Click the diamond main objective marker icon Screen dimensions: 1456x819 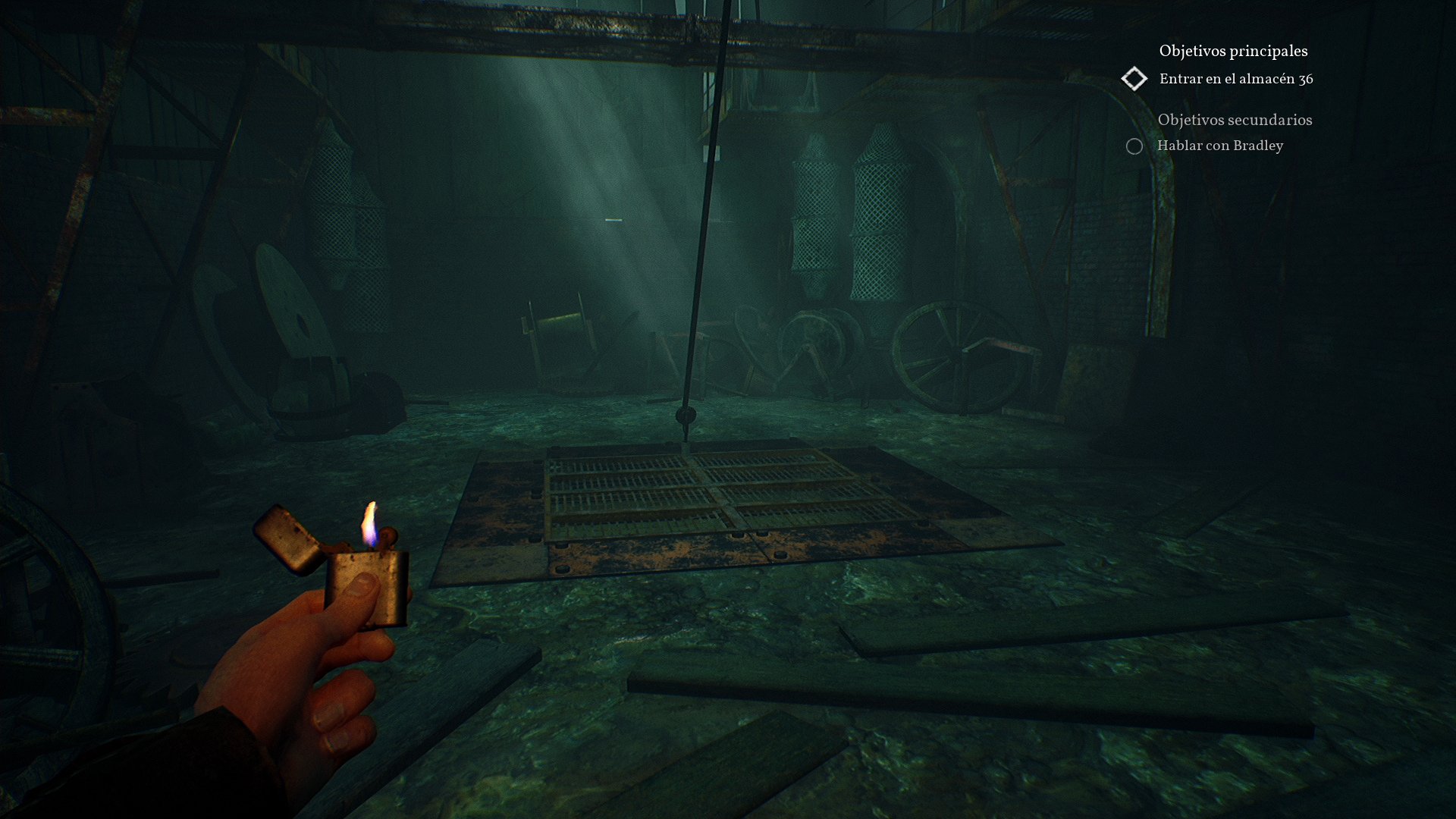point(1135,78)
